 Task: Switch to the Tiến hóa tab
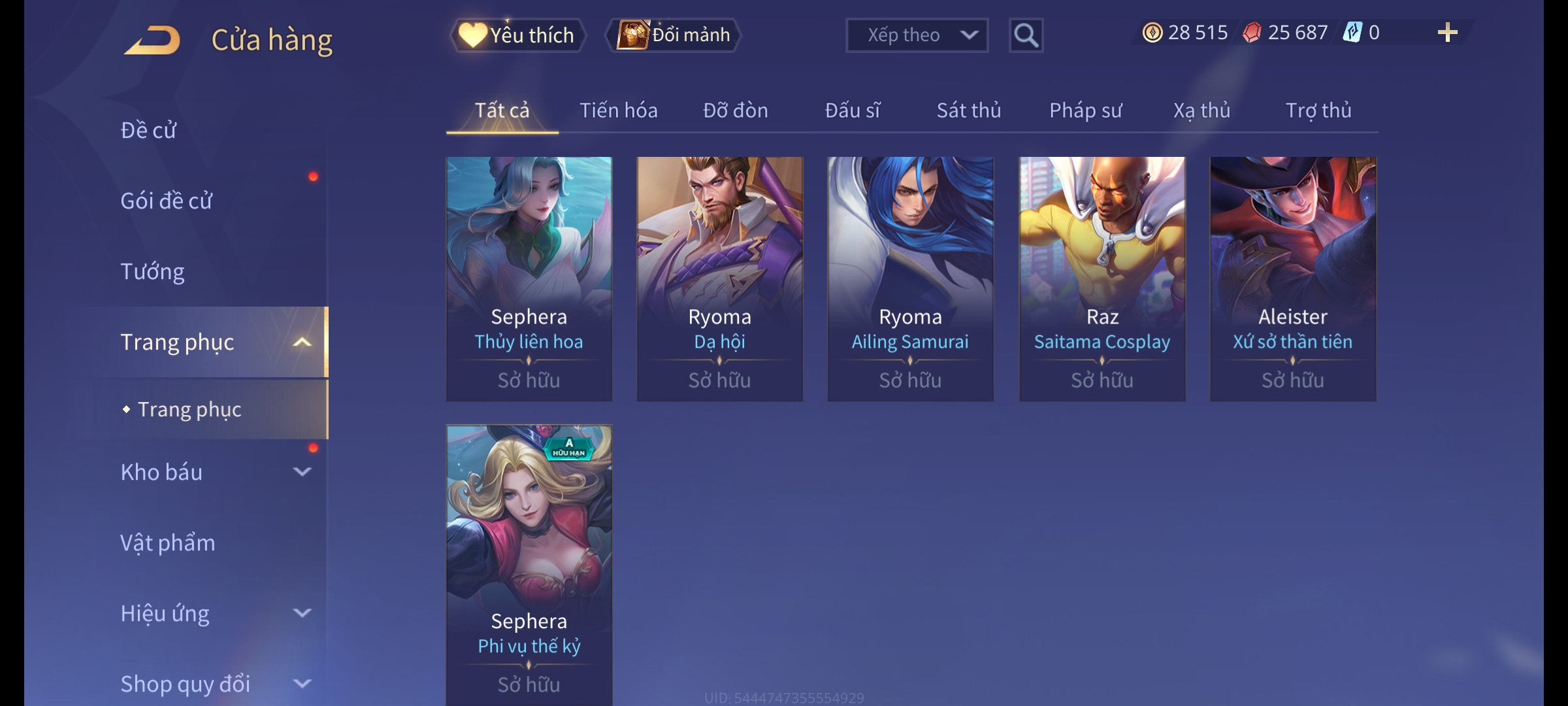618,110
